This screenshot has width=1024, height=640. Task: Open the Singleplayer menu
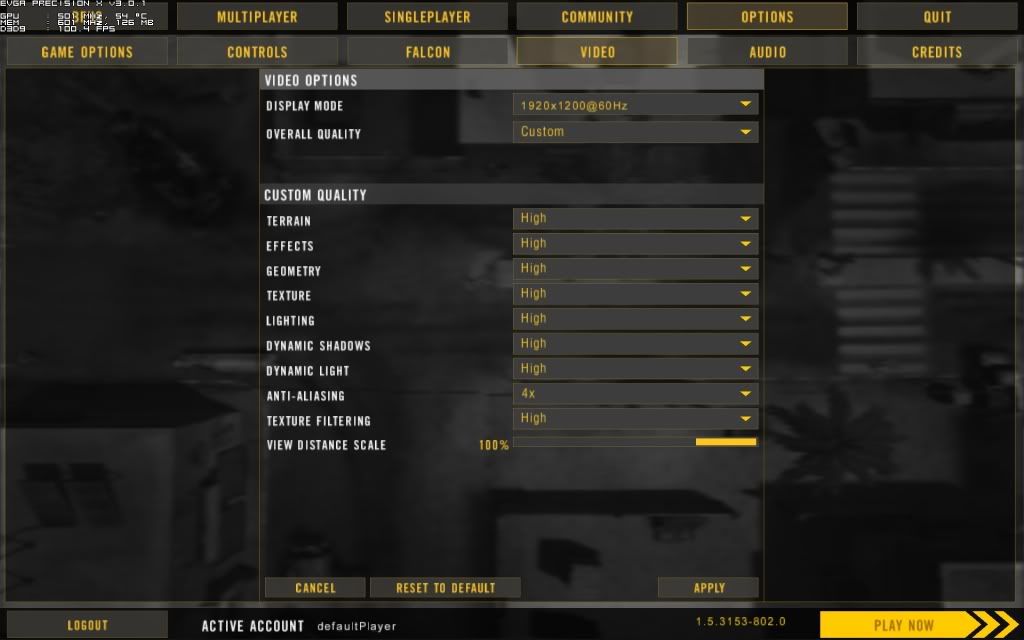[427, 17]
